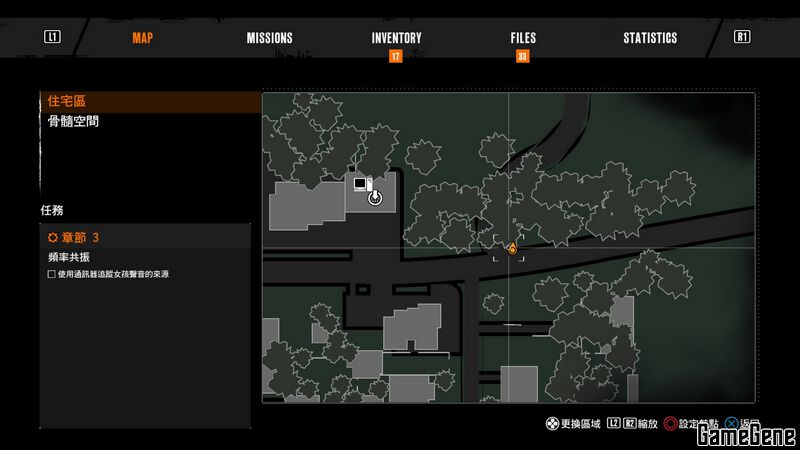Click the computer terminal marker on the map

[x=359, y=184]
